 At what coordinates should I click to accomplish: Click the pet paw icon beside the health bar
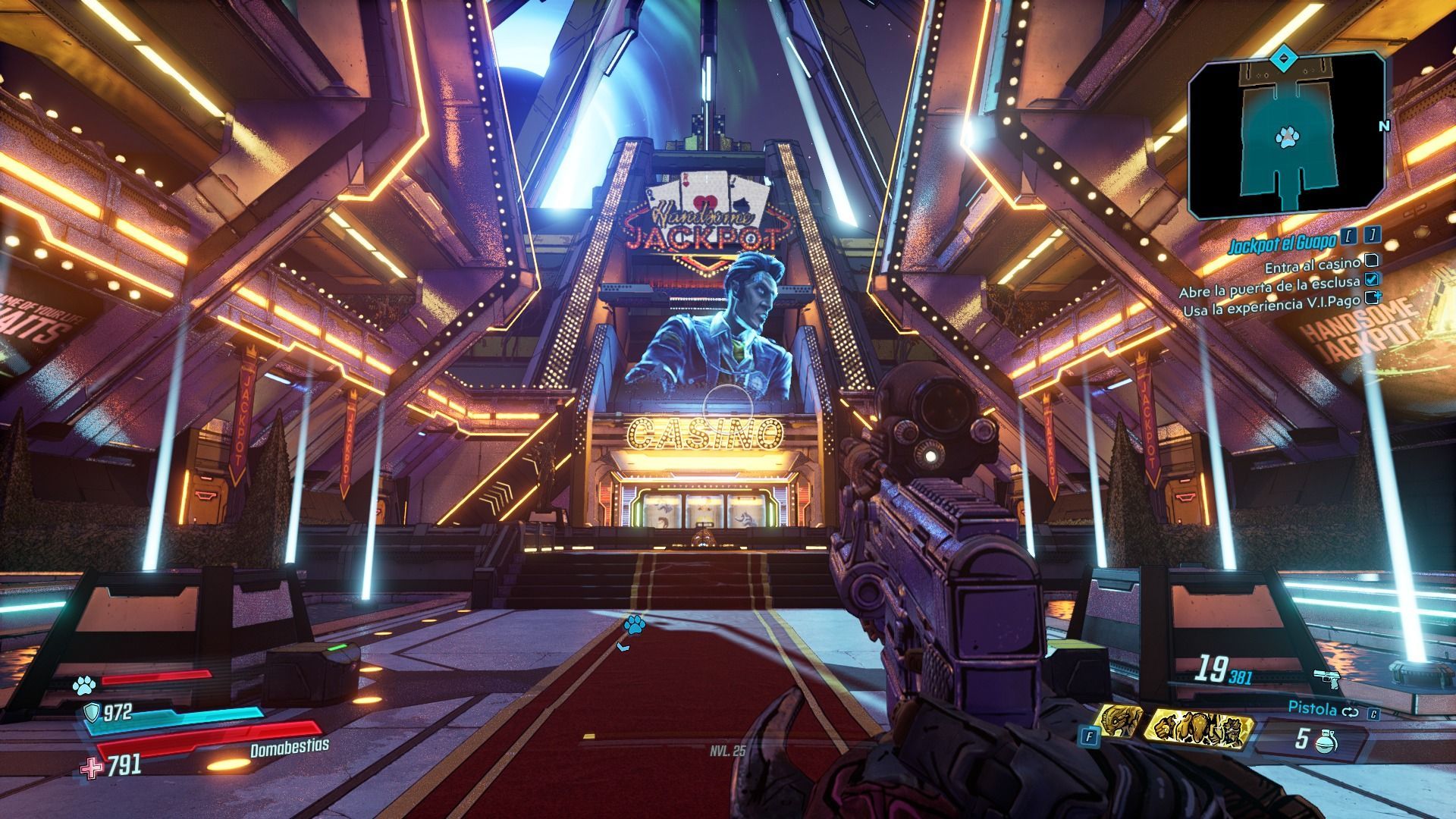tap(83, 686)
